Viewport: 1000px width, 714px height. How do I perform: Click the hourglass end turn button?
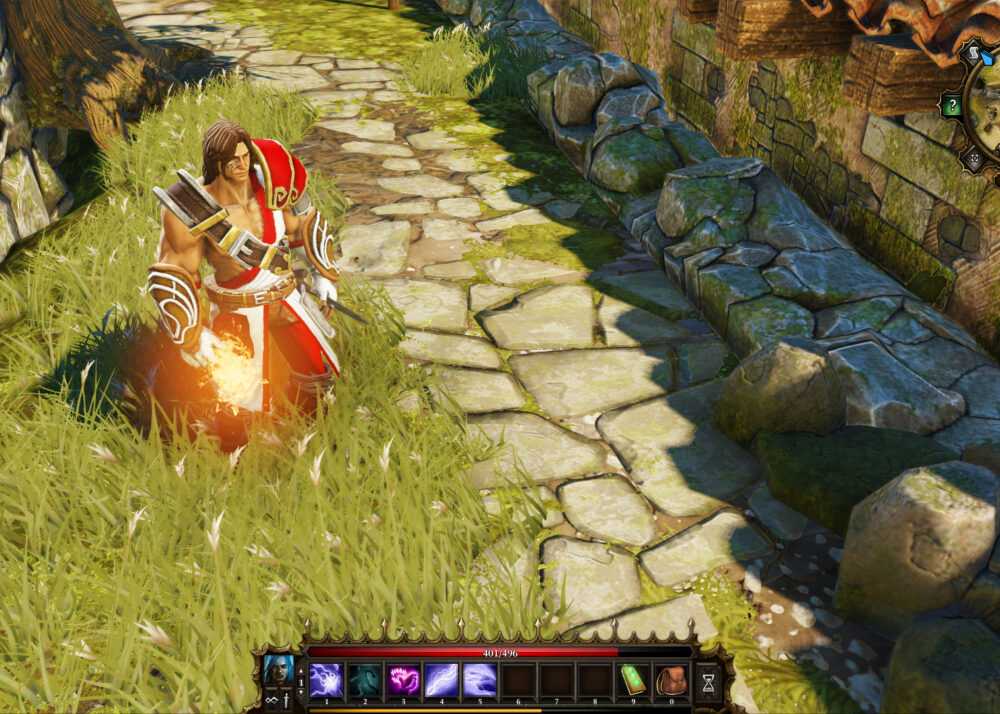[708, 682]
